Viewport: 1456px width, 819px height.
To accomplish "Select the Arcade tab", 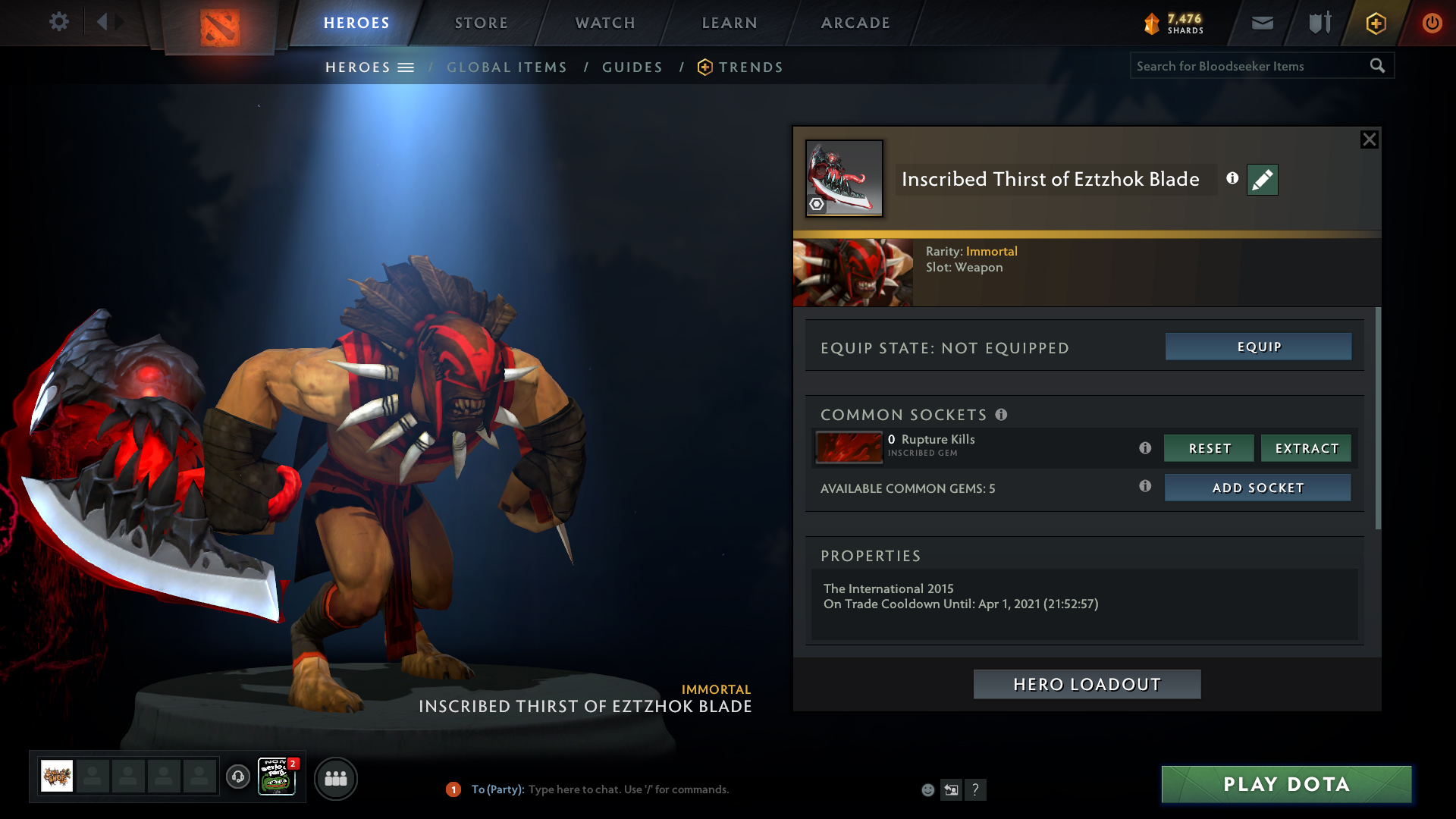I will point(855,23).
